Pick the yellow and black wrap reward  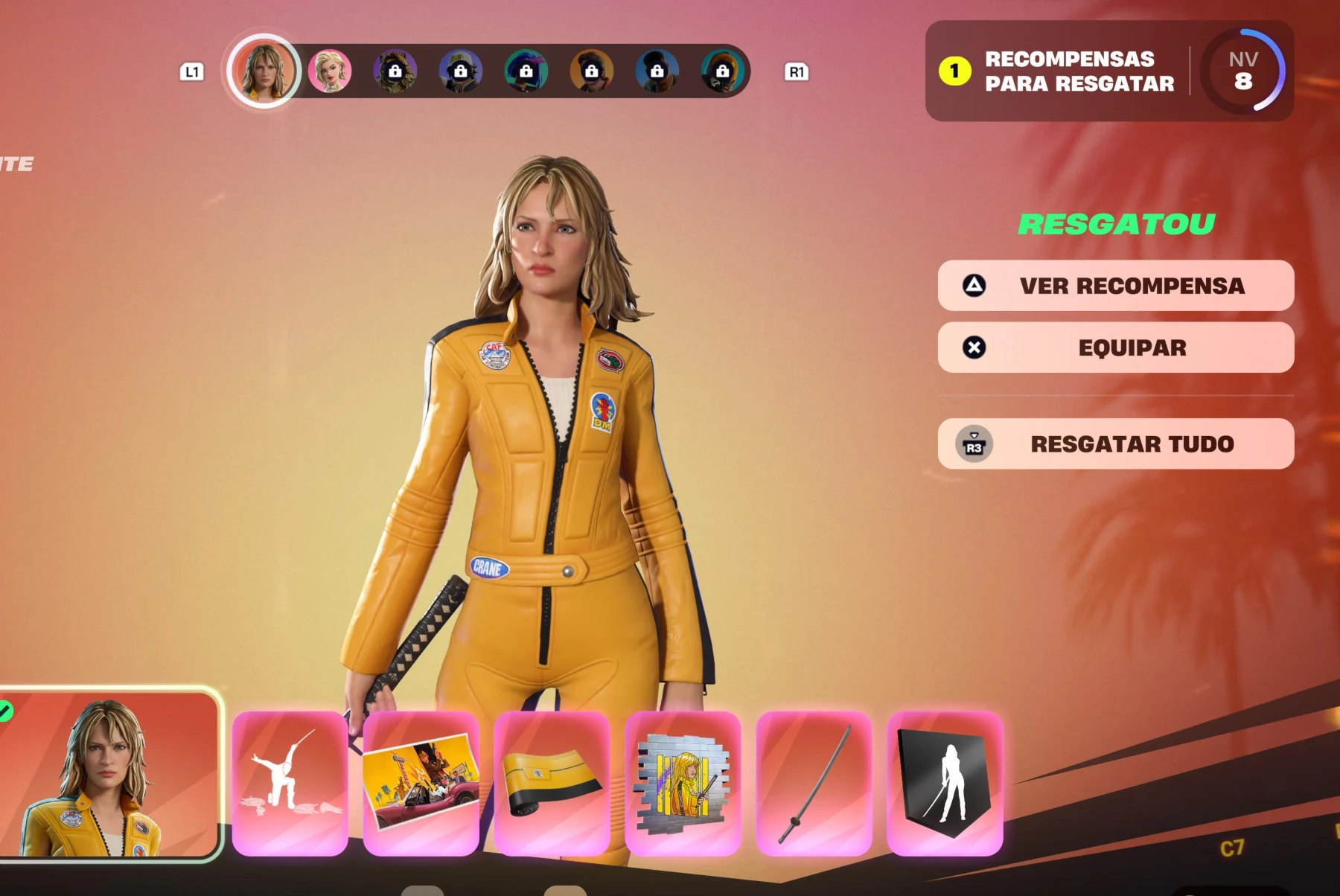552,783
